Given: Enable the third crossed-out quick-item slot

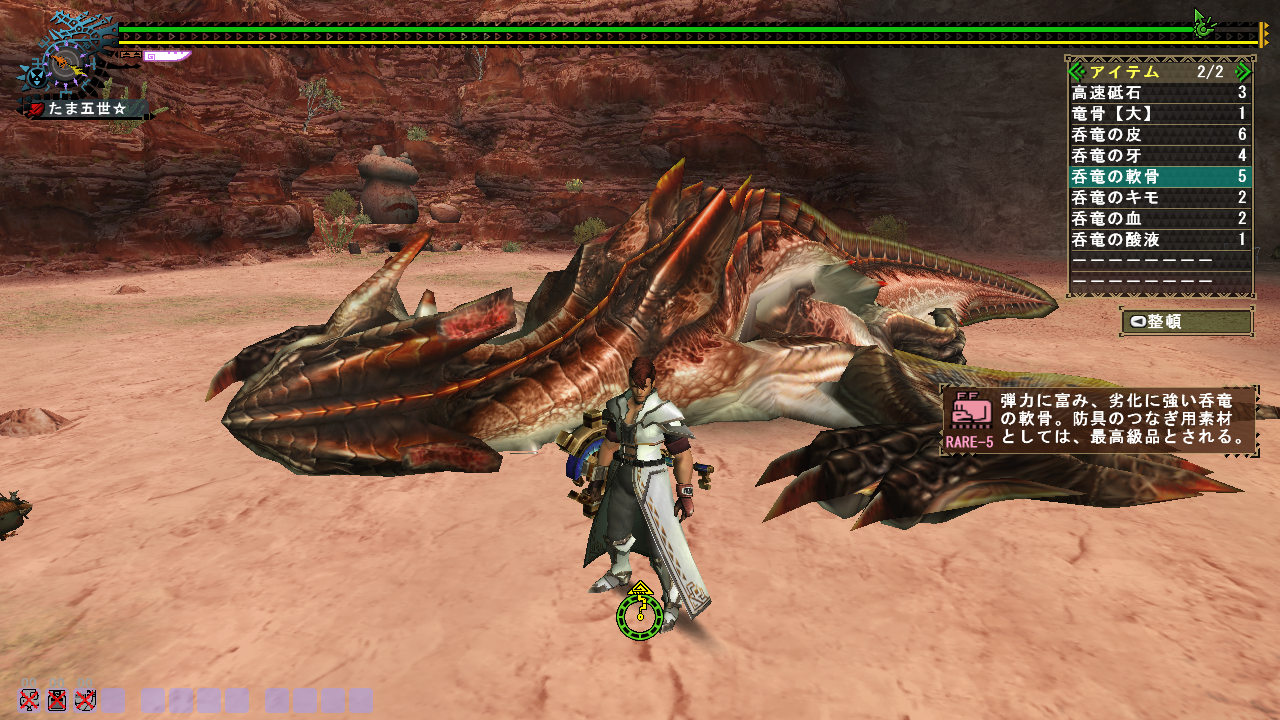Looking at the screenshot, I should (84, 700).
